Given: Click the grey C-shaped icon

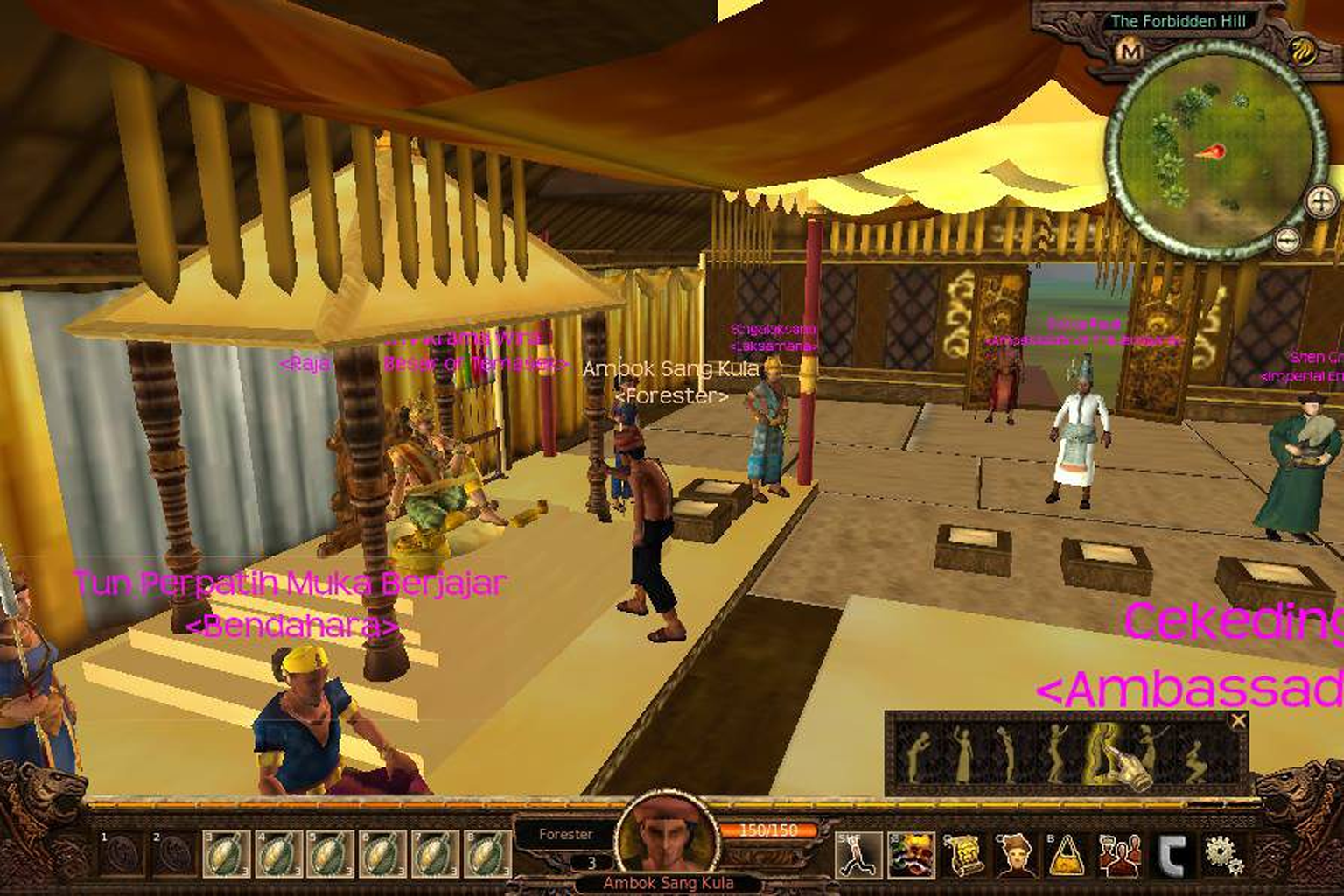Looking at the screenshot, I should (x=1172, y=855).
